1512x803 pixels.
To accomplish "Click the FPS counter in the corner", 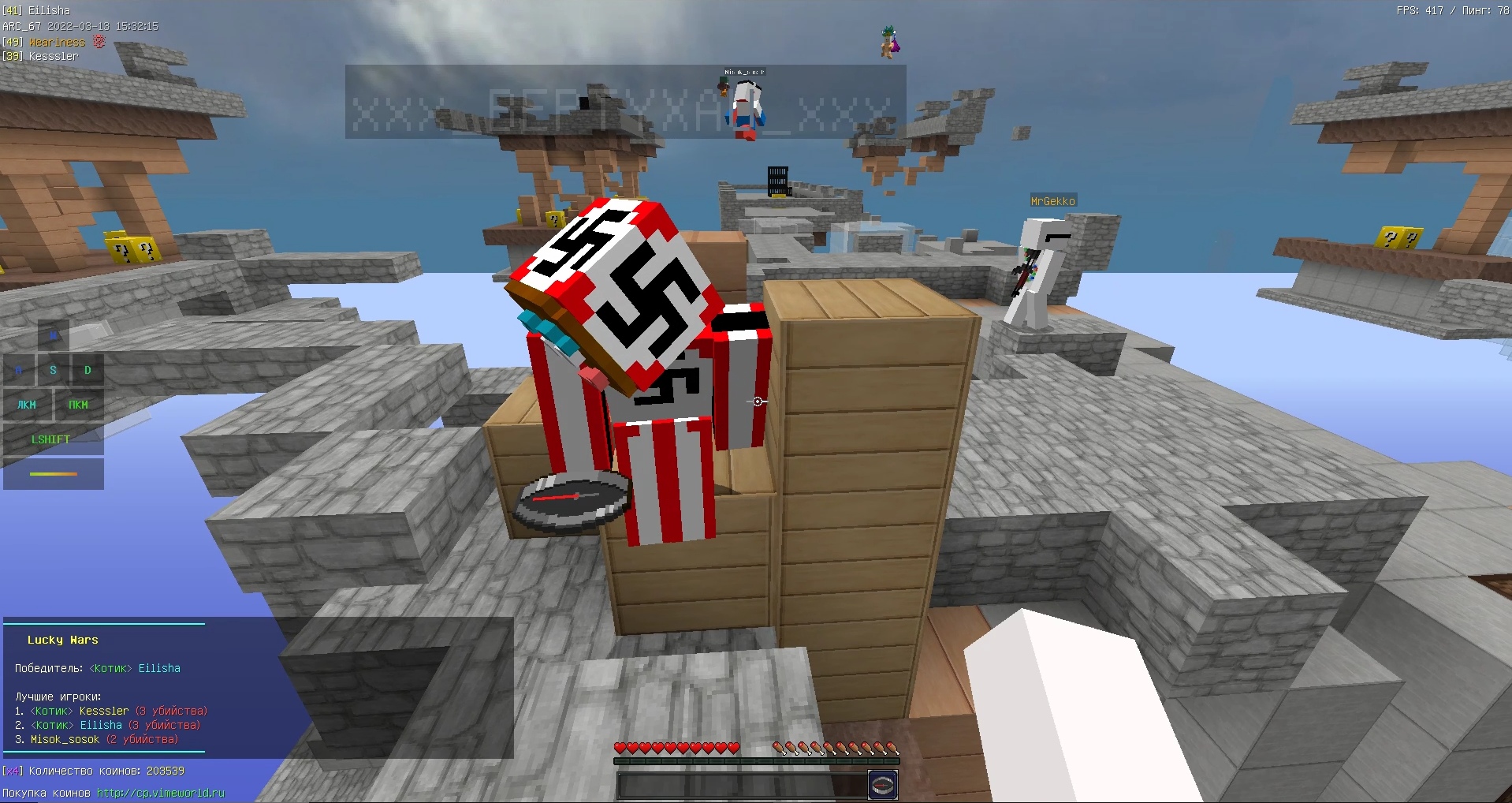I will [1419, 10].
